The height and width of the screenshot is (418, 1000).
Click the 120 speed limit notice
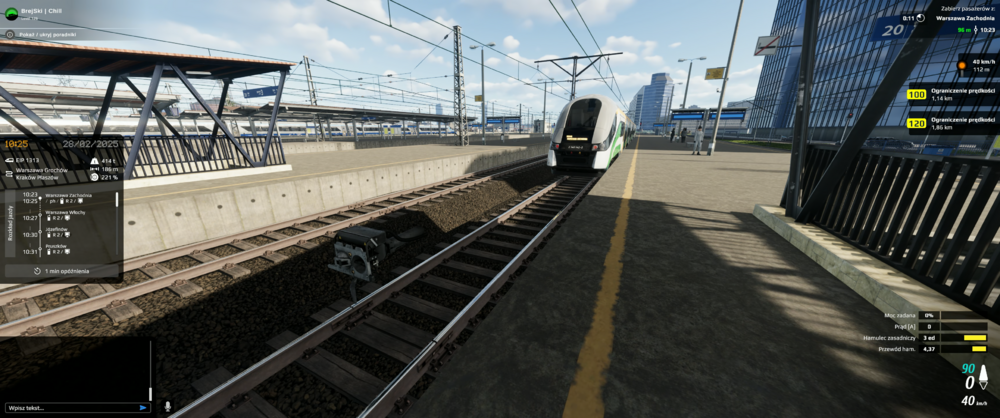click(947, 125)
